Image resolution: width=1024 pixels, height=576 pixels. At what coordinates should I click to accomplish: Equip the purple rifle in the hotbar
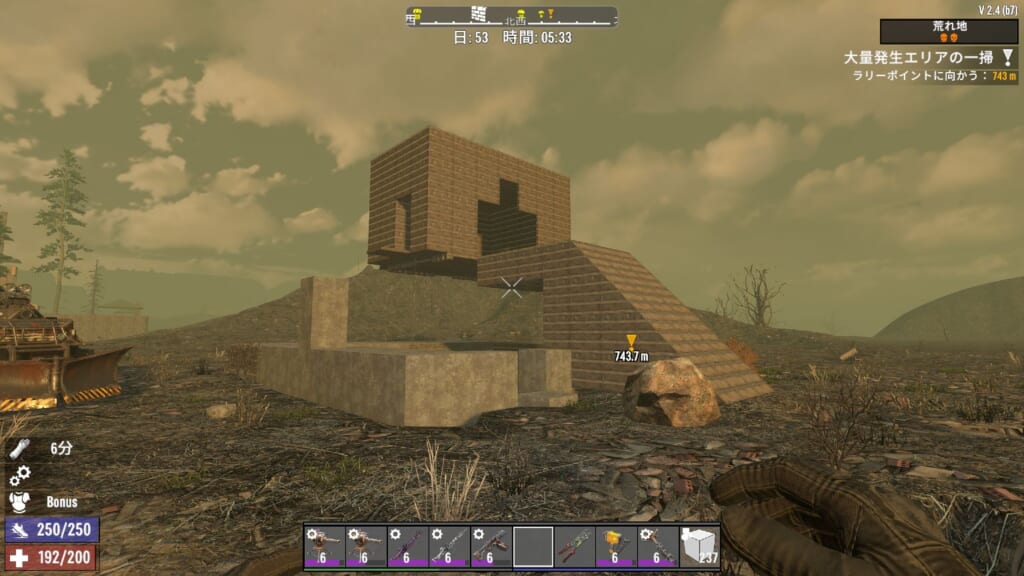[407, 547]
